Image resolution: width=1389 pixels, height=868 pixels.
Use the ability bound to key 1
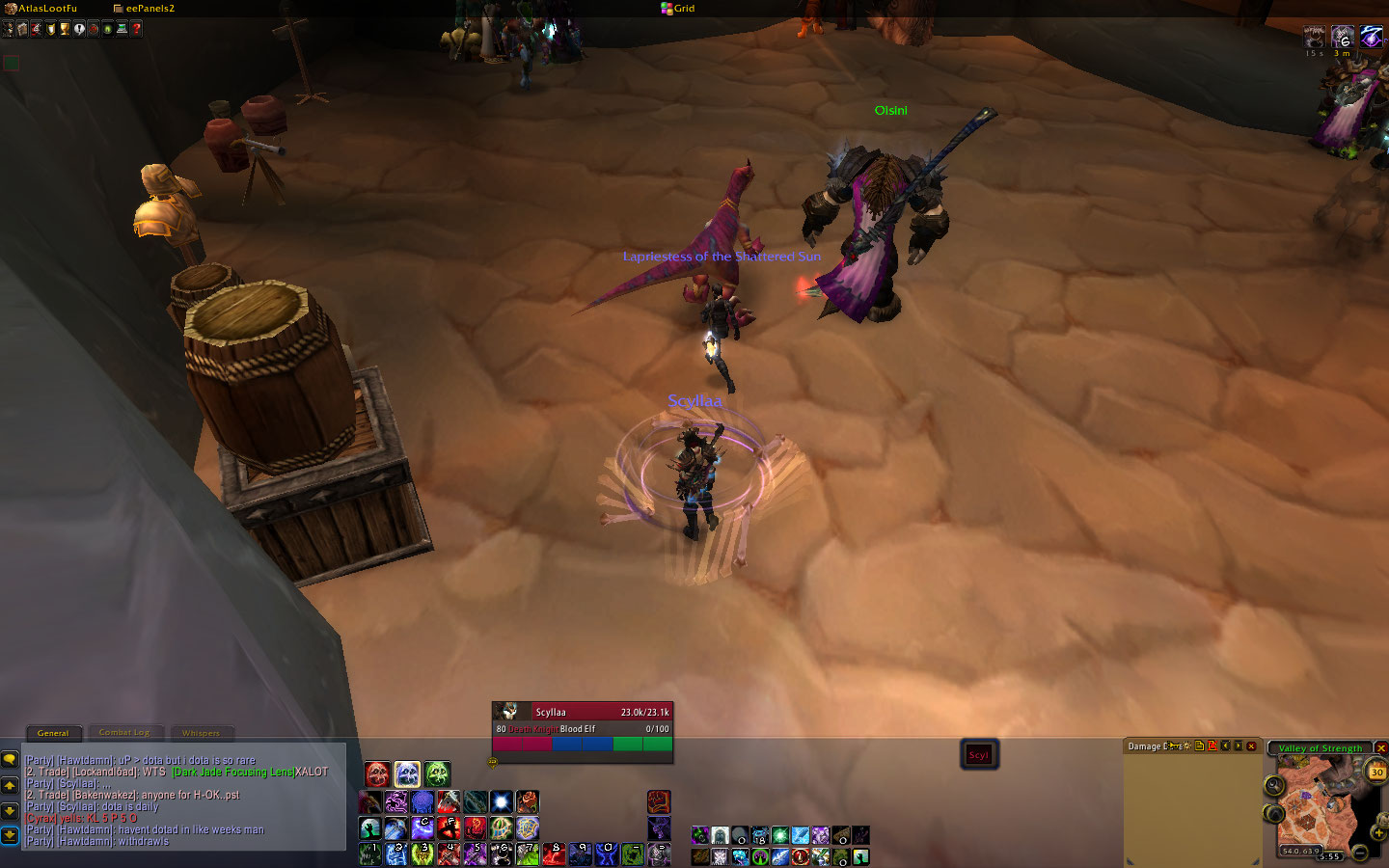pos(370,854)
